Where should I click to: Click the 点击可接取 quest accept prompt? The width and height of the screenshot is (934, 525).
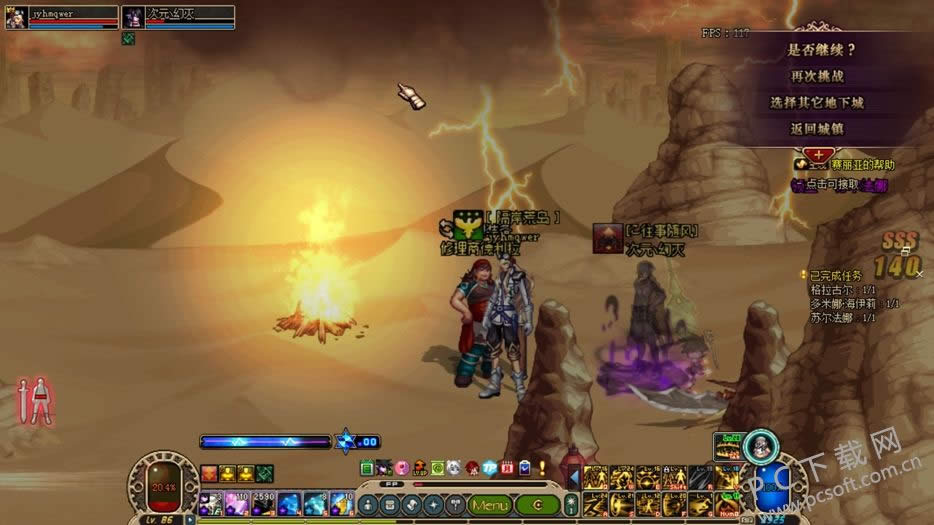(842, 185)
